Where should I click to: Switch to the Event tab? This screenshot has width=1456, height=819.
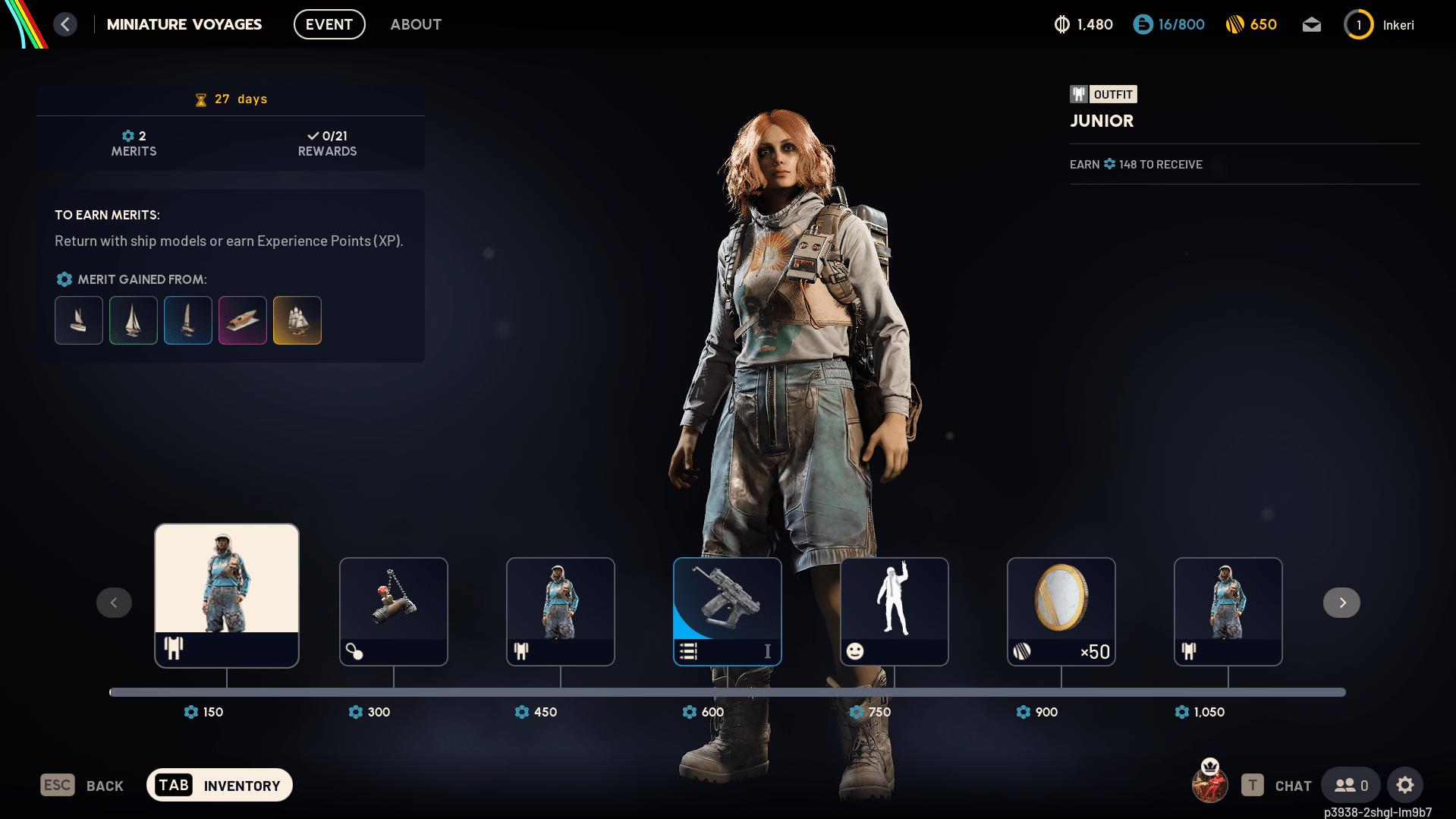pos(329,24)
